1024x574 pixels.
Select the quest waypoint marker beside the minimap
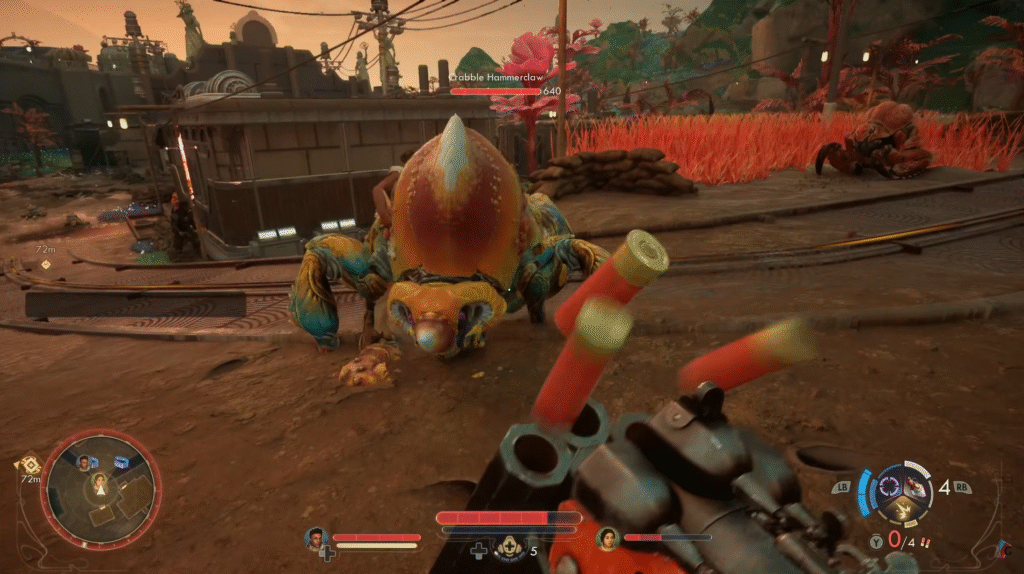click(x=27, y=465)
